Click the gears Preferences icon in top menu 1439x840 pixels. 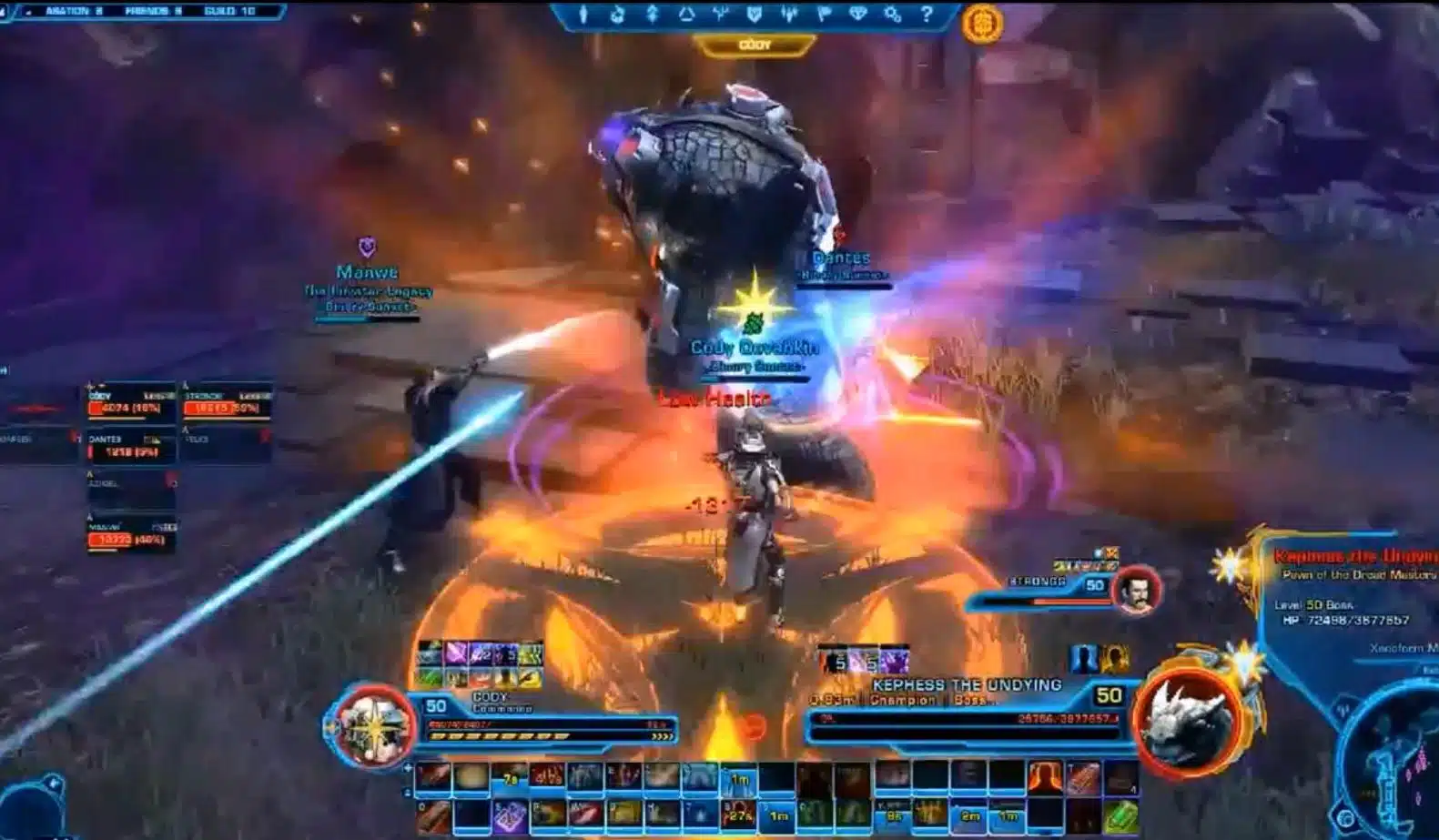pyautogui.click(x=892, y=15)
